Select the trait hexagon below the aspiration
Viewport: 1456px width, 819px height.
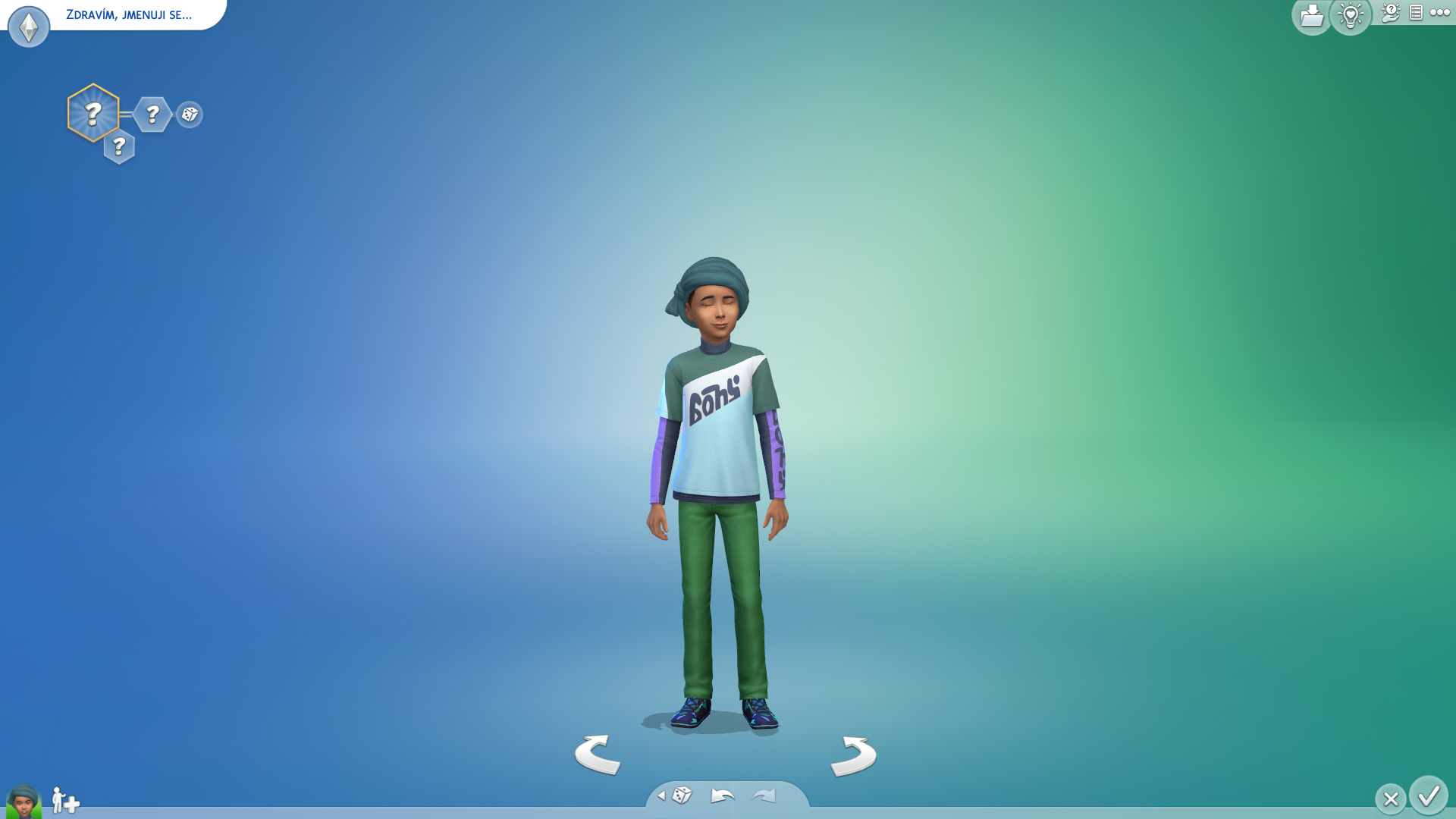(x=119, y=146)
